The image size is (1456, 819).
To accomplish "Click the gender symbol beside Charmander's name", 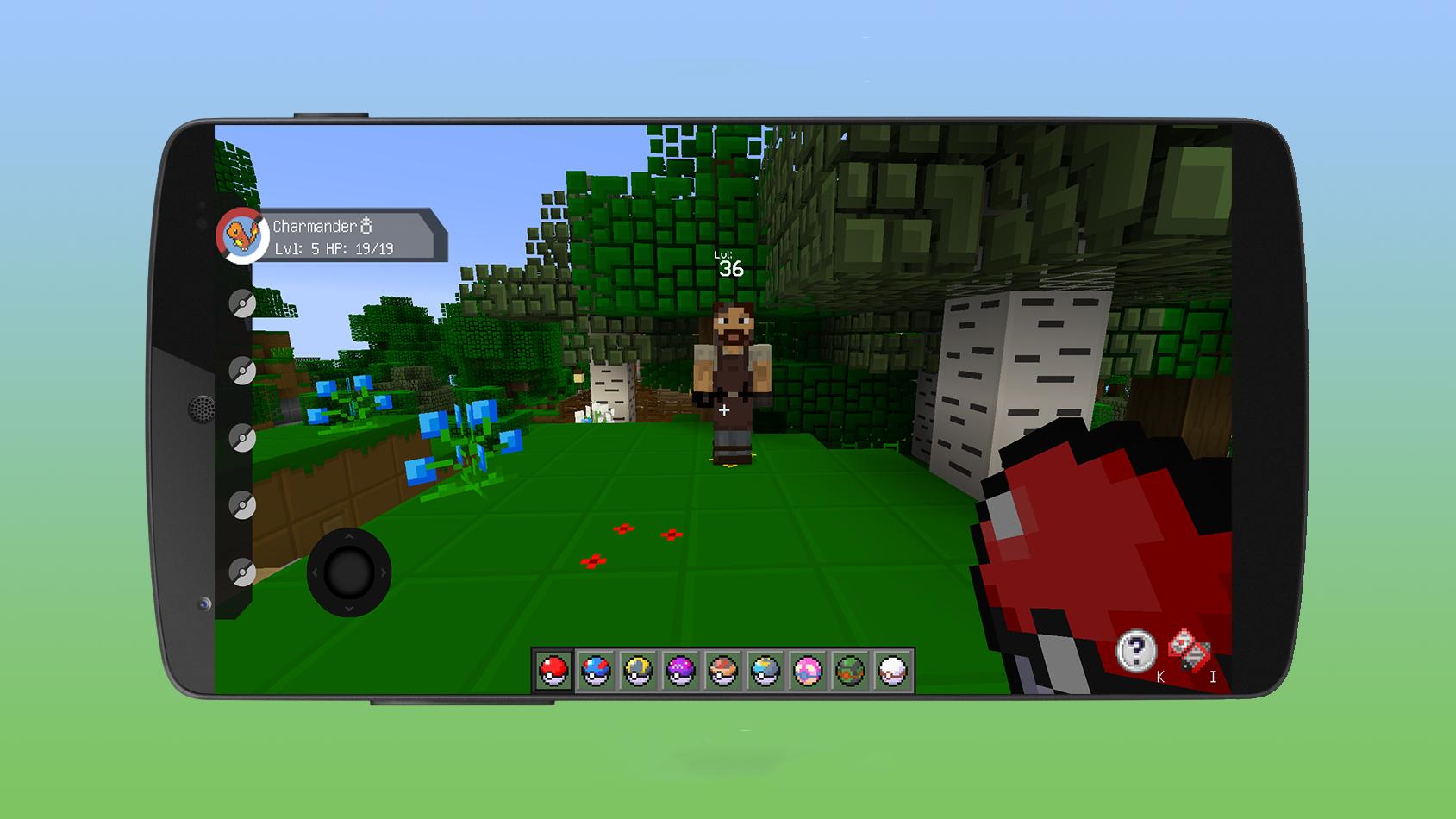I will (x=366, y=227).
